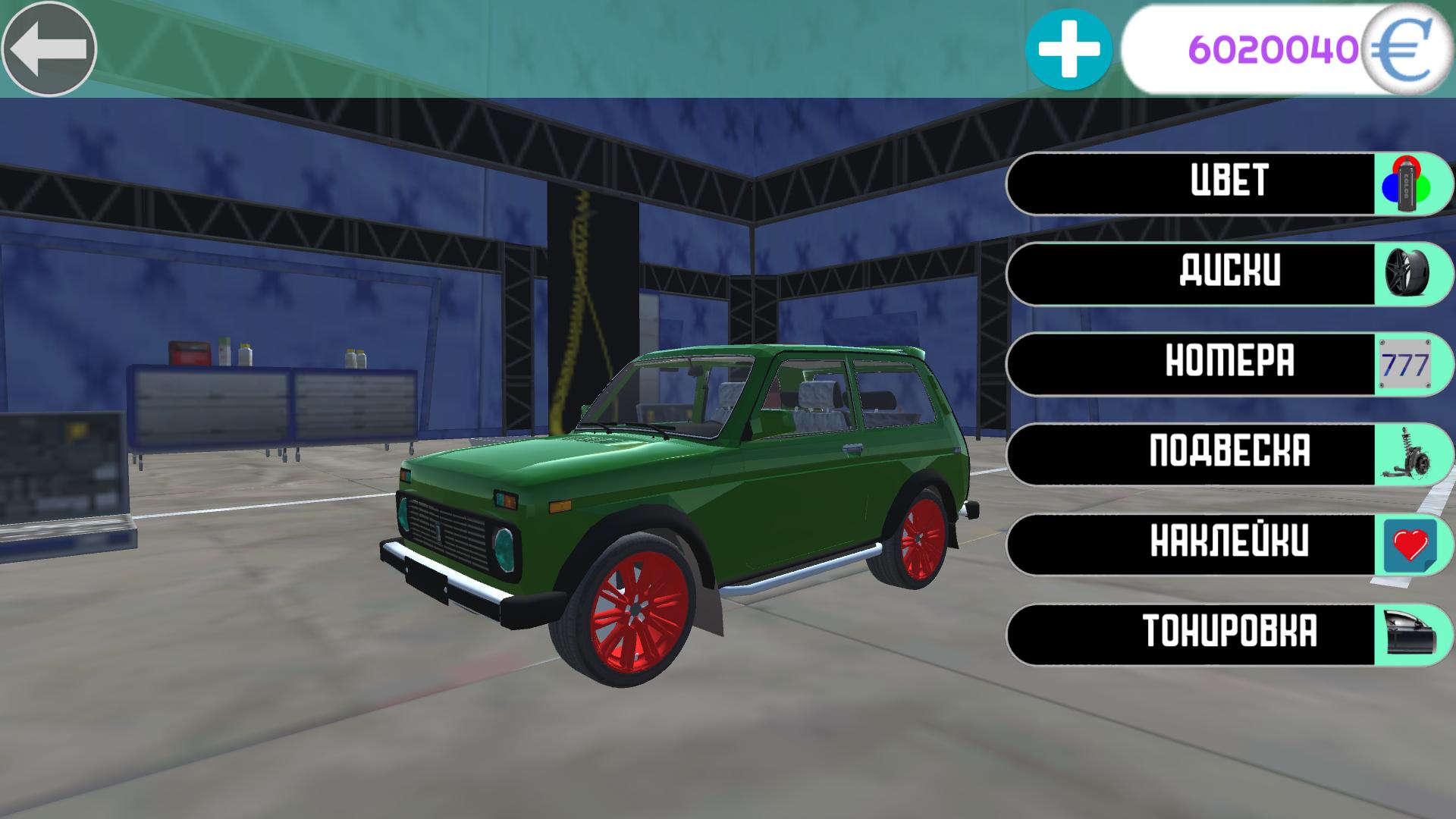Image resolution: width=1456 pixels, height=819 pixels.
Task: Click the teal plus button to add currency
Action: 1070,50
